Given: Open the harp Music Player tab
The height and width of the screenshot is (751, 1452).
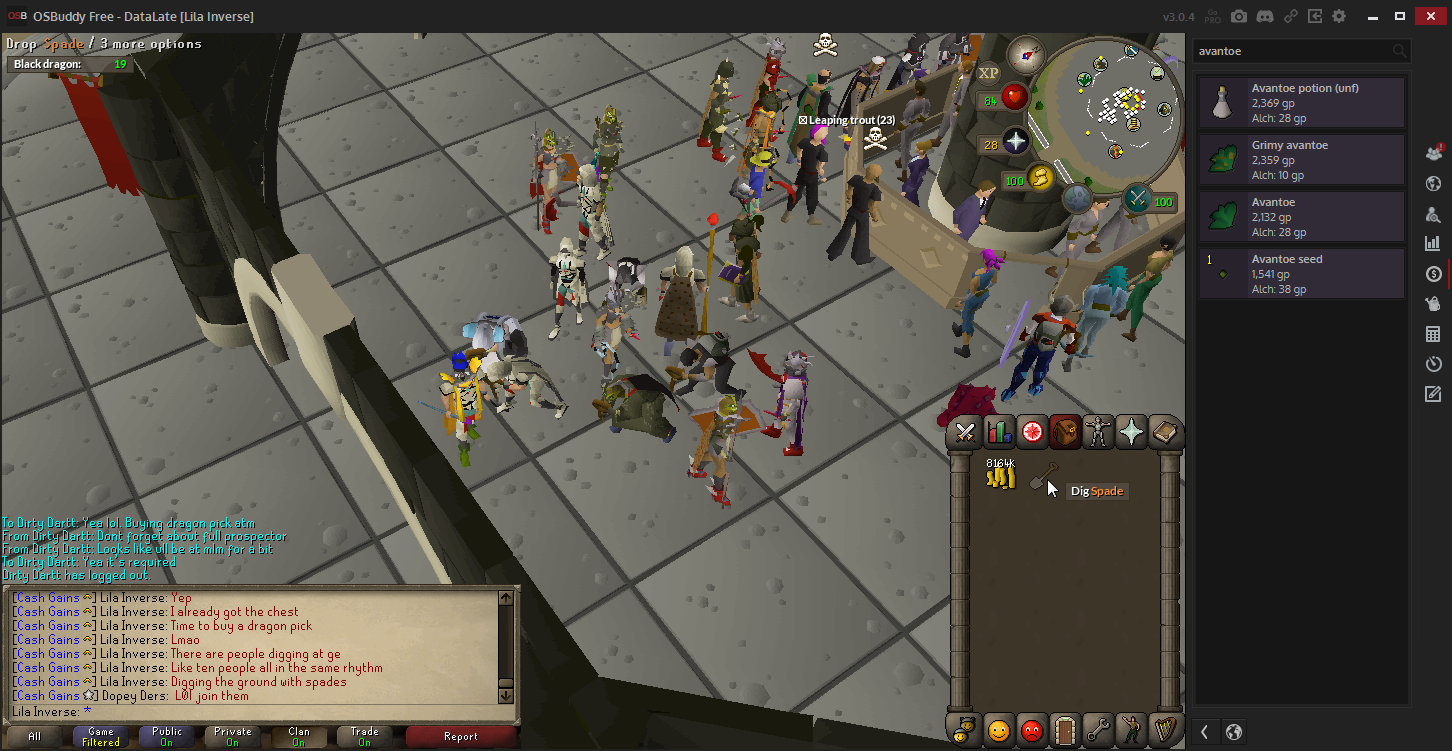Looking at the screenshot, I should click(1163, 730).
